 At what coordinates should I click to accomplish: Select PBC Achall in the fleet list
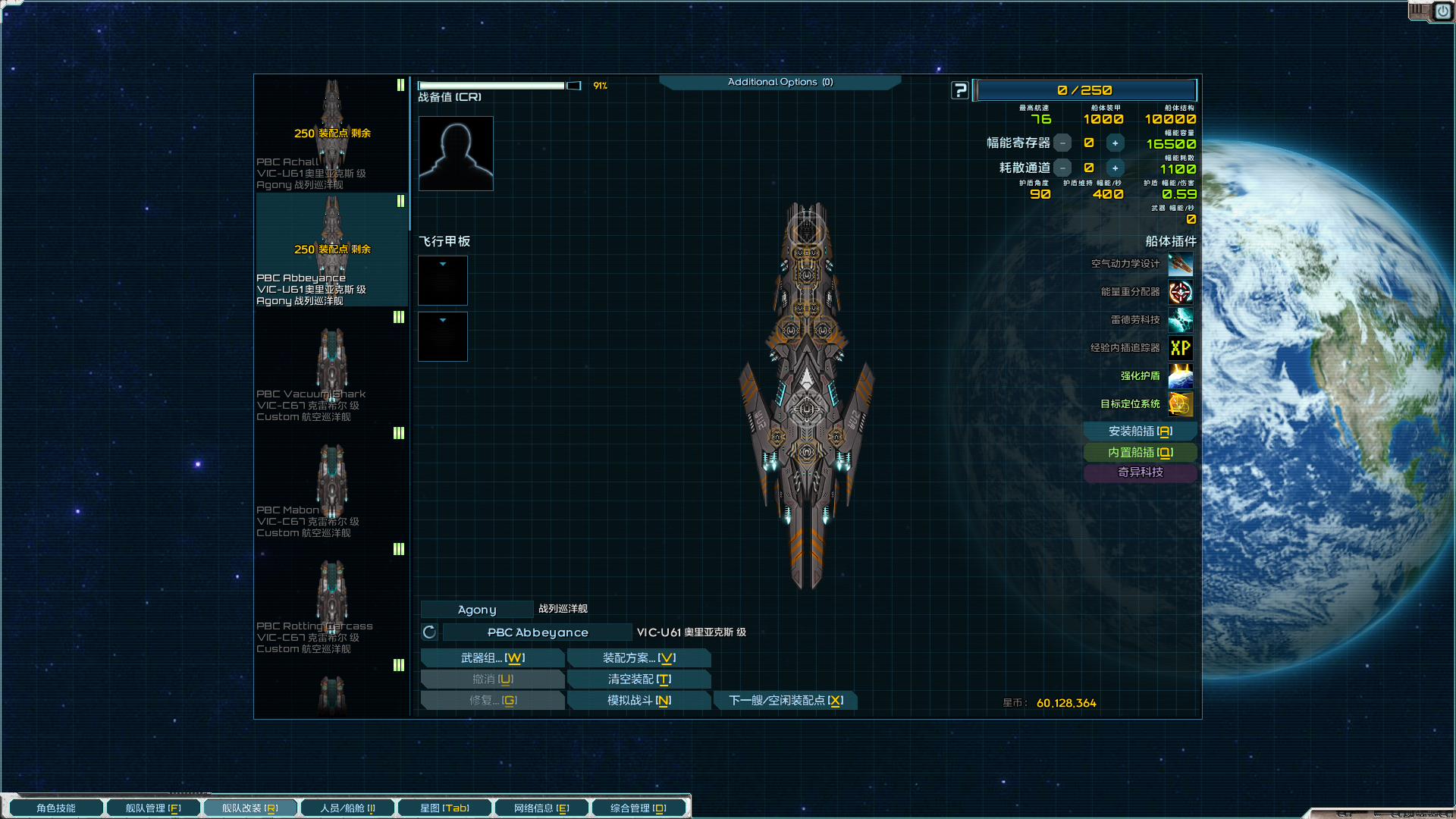pyautogui.click(x=331, y=134)
